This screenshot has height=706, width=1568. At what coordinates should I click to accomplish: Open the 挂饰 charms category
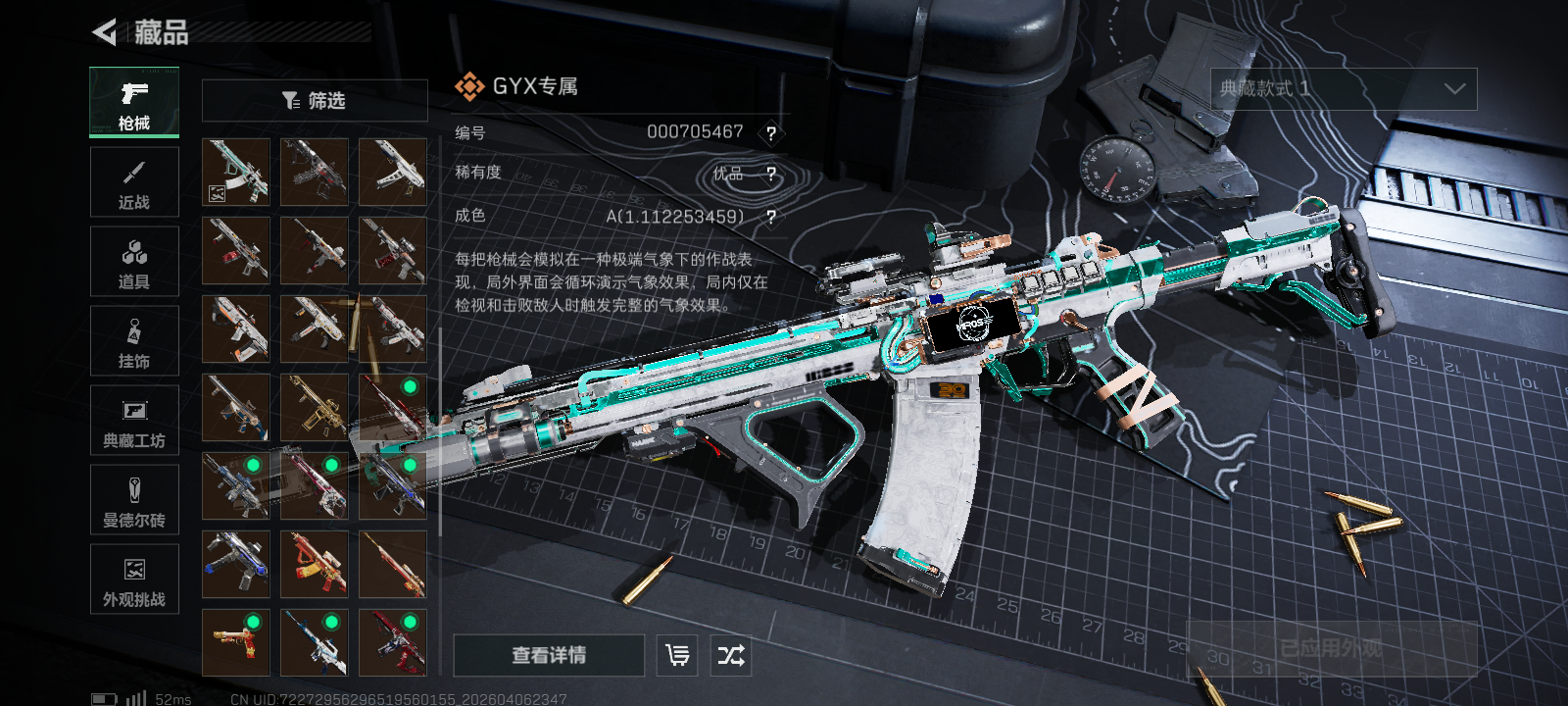(x=134, y=341)
